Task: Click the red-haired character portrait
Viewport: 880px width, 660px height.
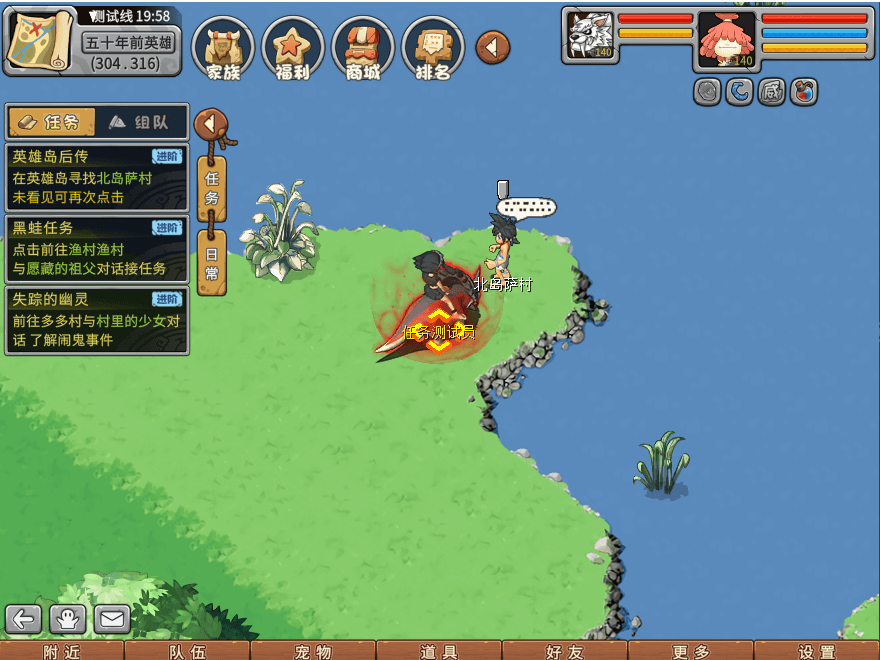Action: pos(727,39)
